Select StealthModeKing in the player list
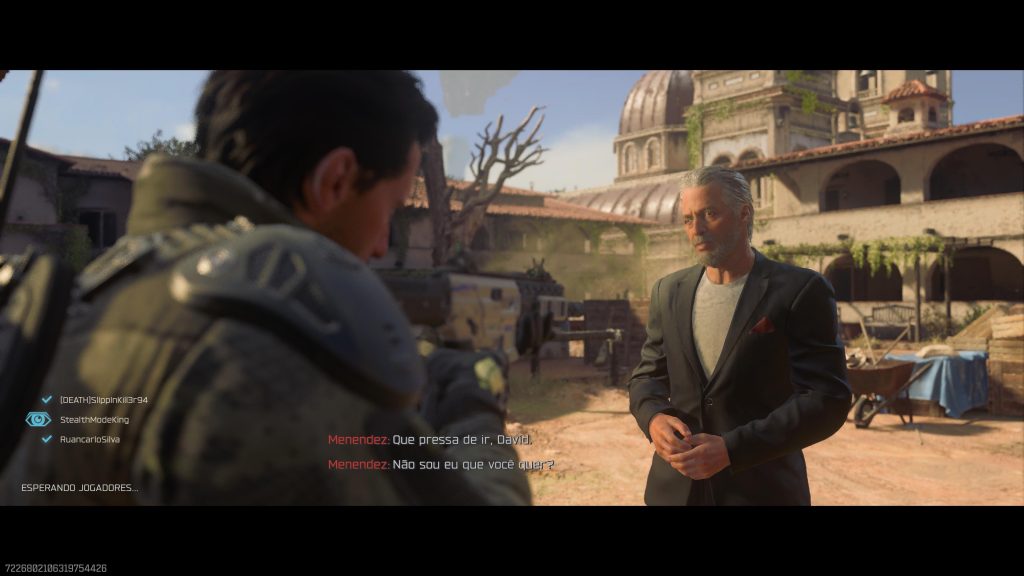 93,420
